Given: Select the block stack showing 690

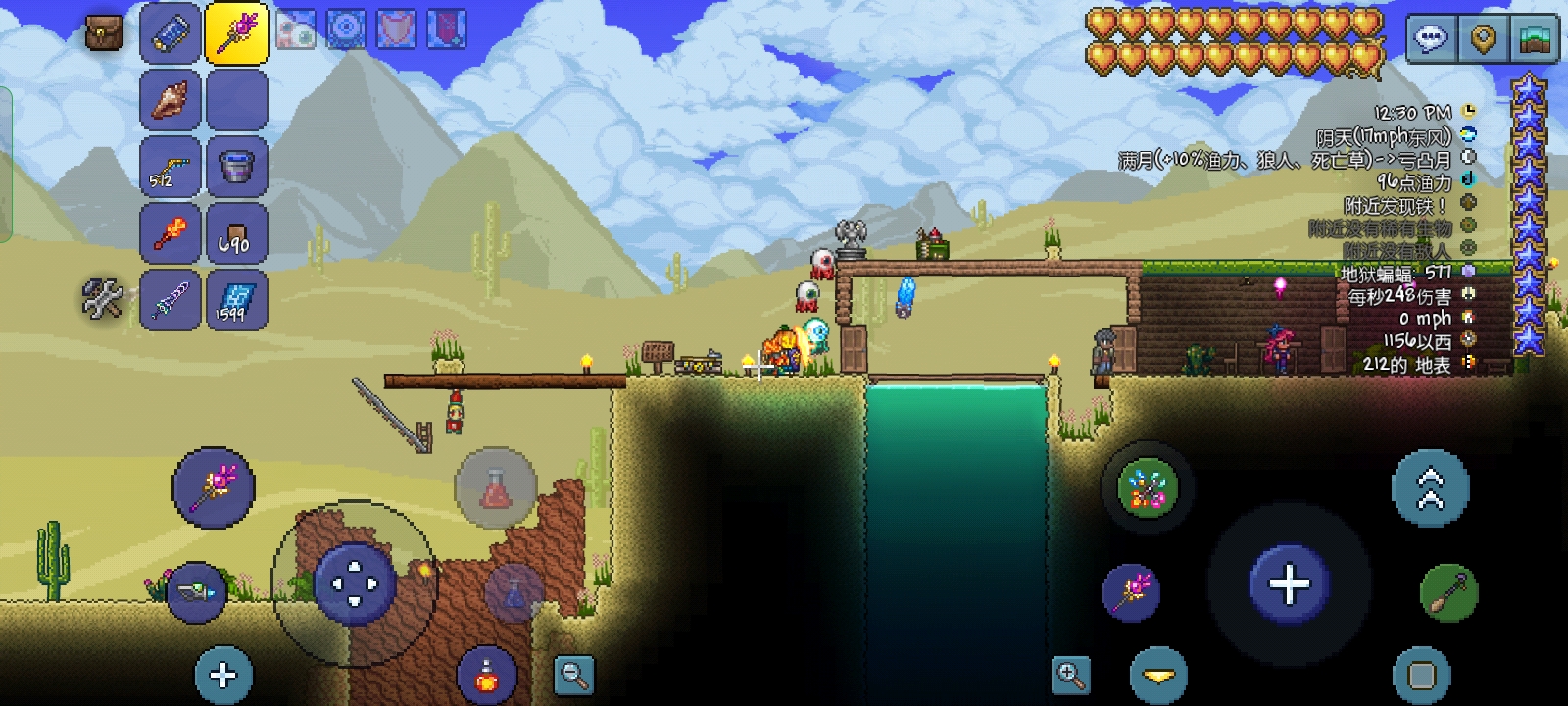Looking at the screenshot, I should point(236,233).
